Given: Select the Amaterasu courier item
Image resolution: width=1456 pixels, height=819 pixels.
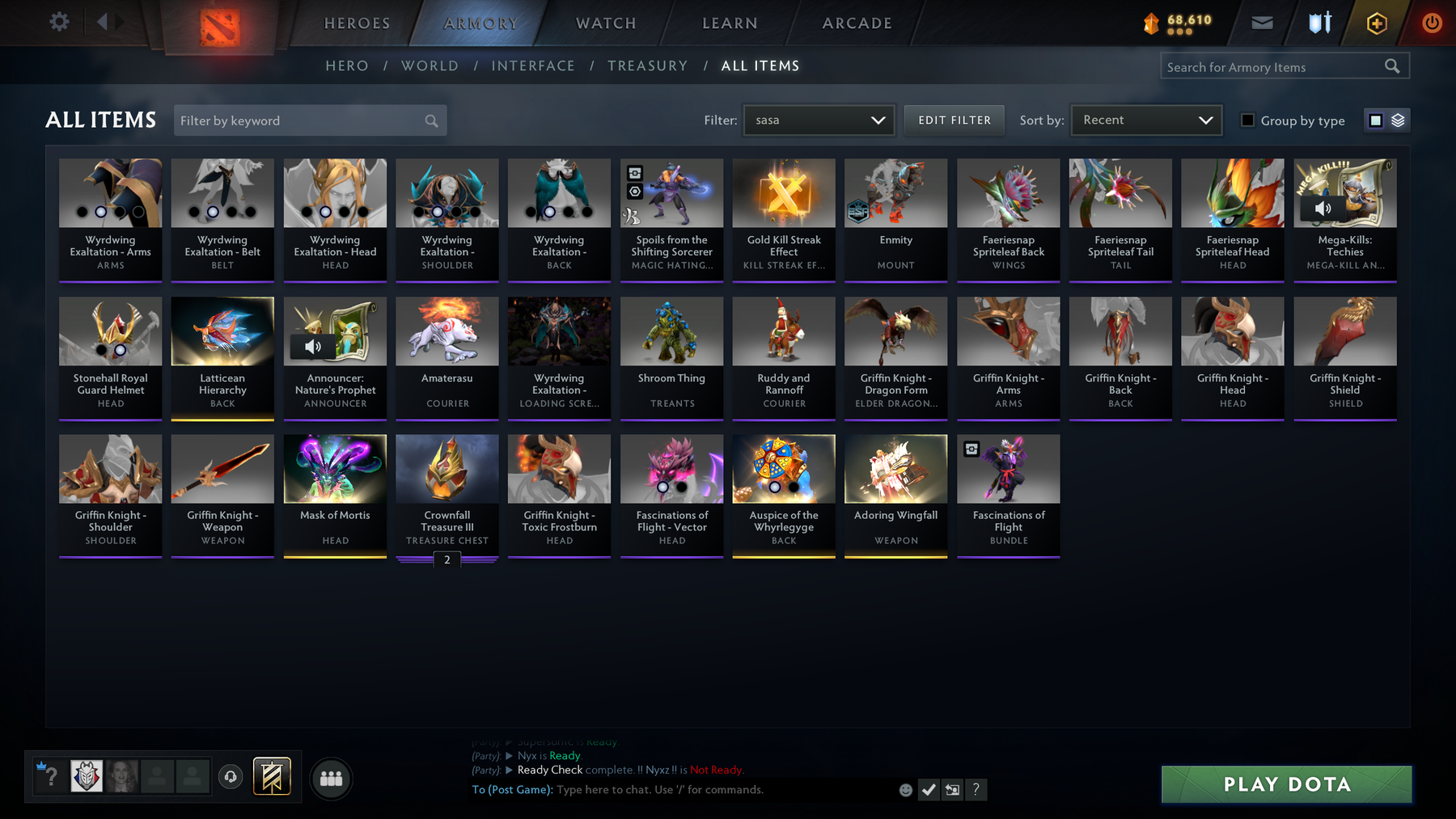Looking at the screenshot, I should [447, 357].
